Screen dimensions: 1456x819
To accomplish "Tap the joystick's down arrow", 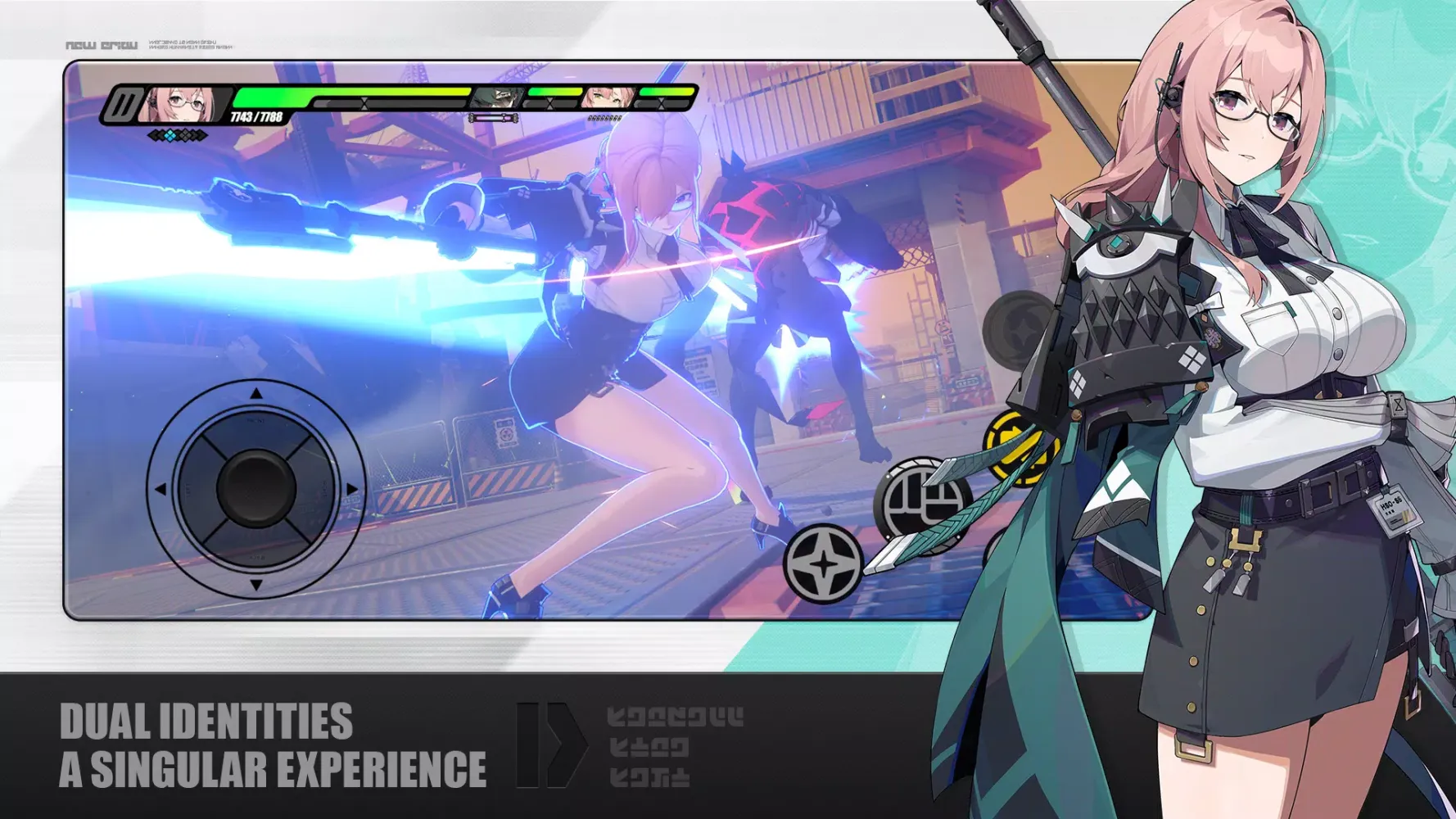I will point(256,585).
